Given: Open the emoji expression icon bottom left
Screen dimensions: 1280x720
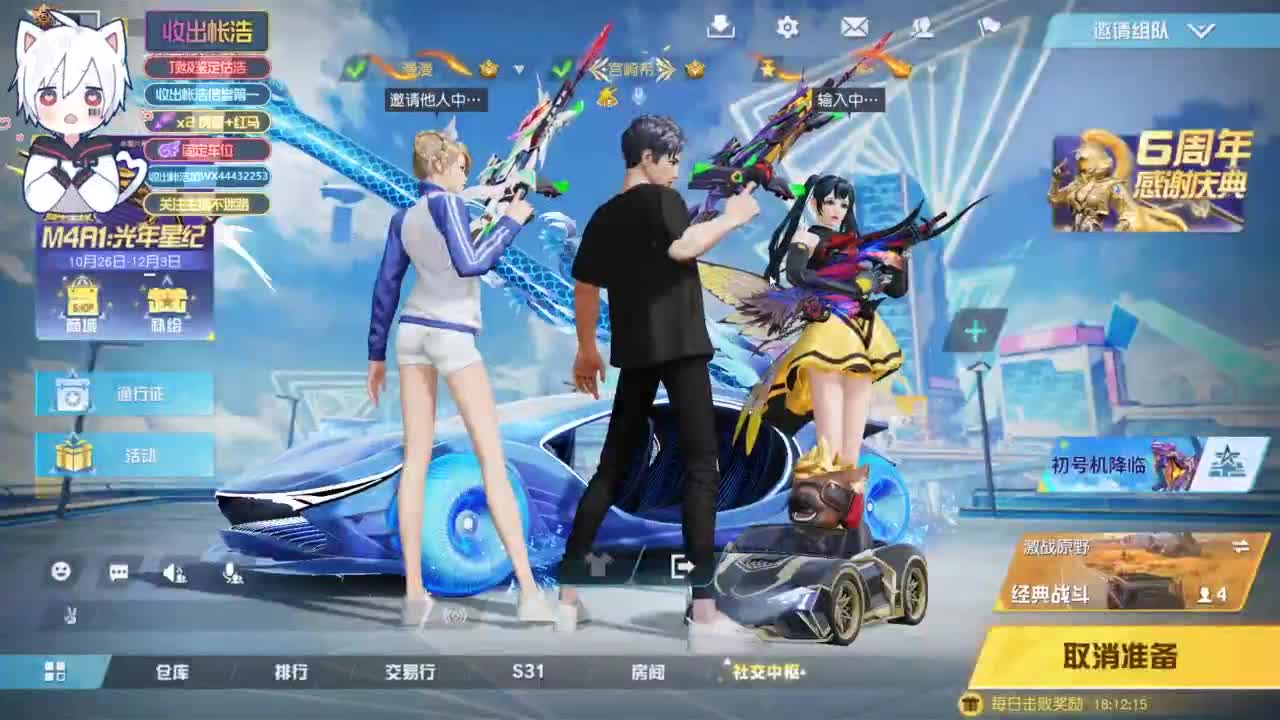Looking at the screenshot, I should coord(60,570).
